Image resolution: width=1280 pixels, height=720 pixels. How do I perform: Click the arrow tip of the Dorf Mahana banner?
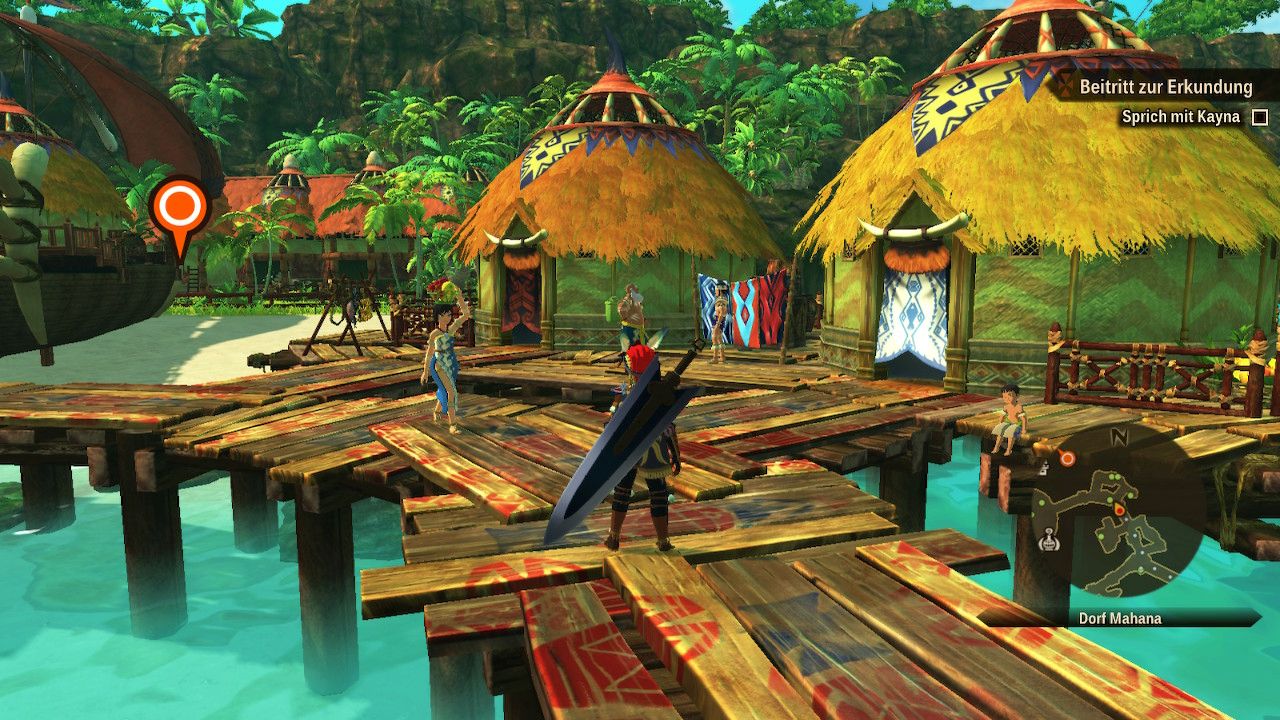(x=1258, y=619)
